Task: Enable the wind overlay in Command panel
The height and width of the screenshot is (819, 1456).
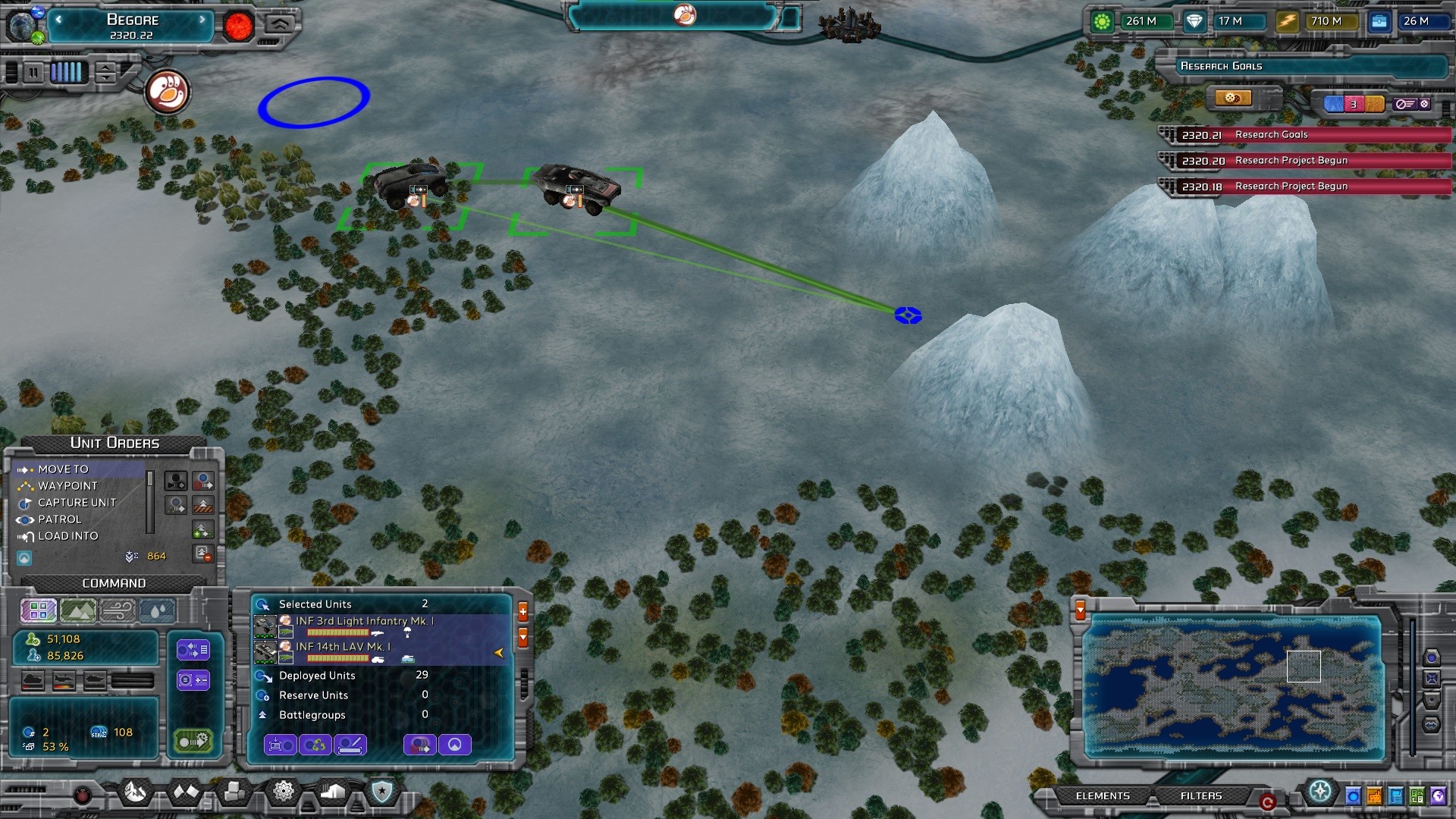Action: tap(118, 610)
